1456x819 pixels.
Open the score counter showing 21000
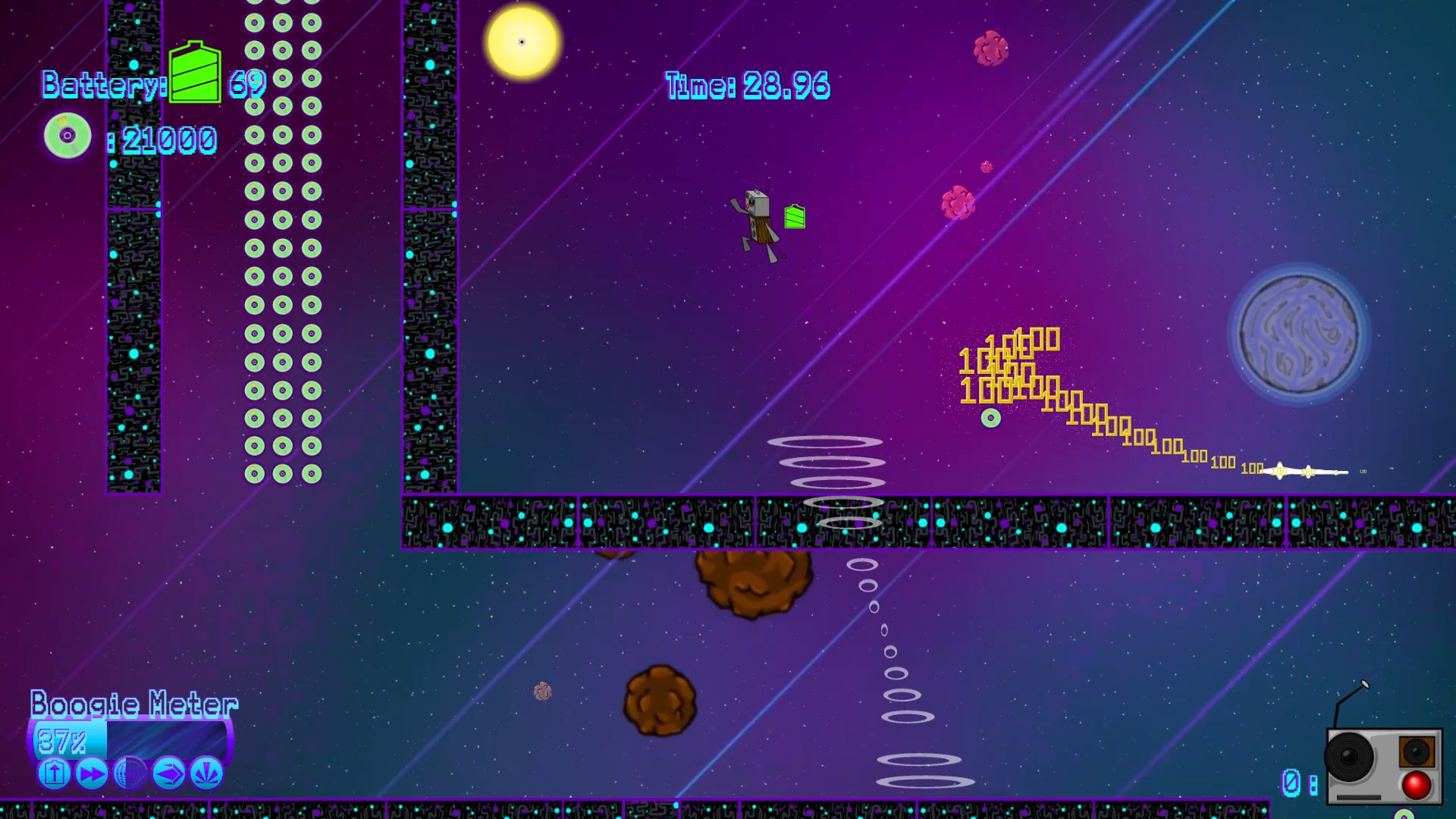(167, 139)
